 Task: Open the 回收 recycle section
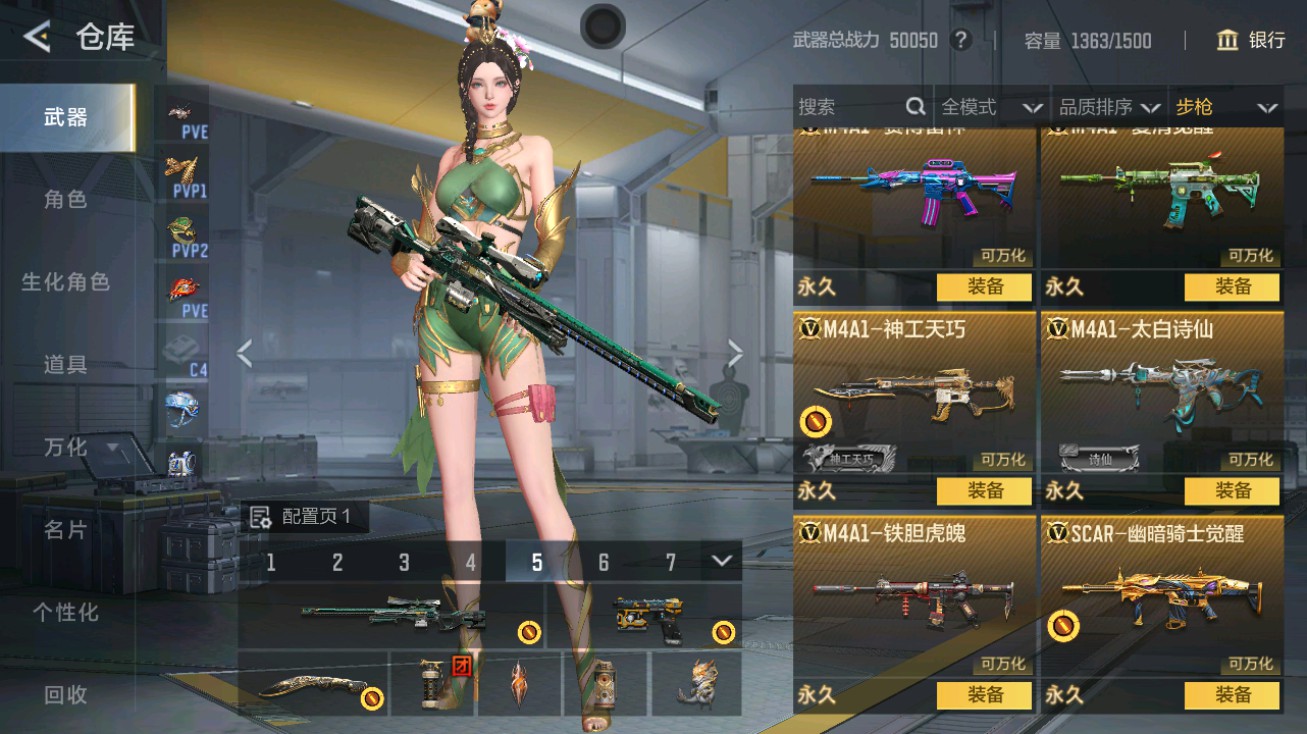click(x=66, y=694)
